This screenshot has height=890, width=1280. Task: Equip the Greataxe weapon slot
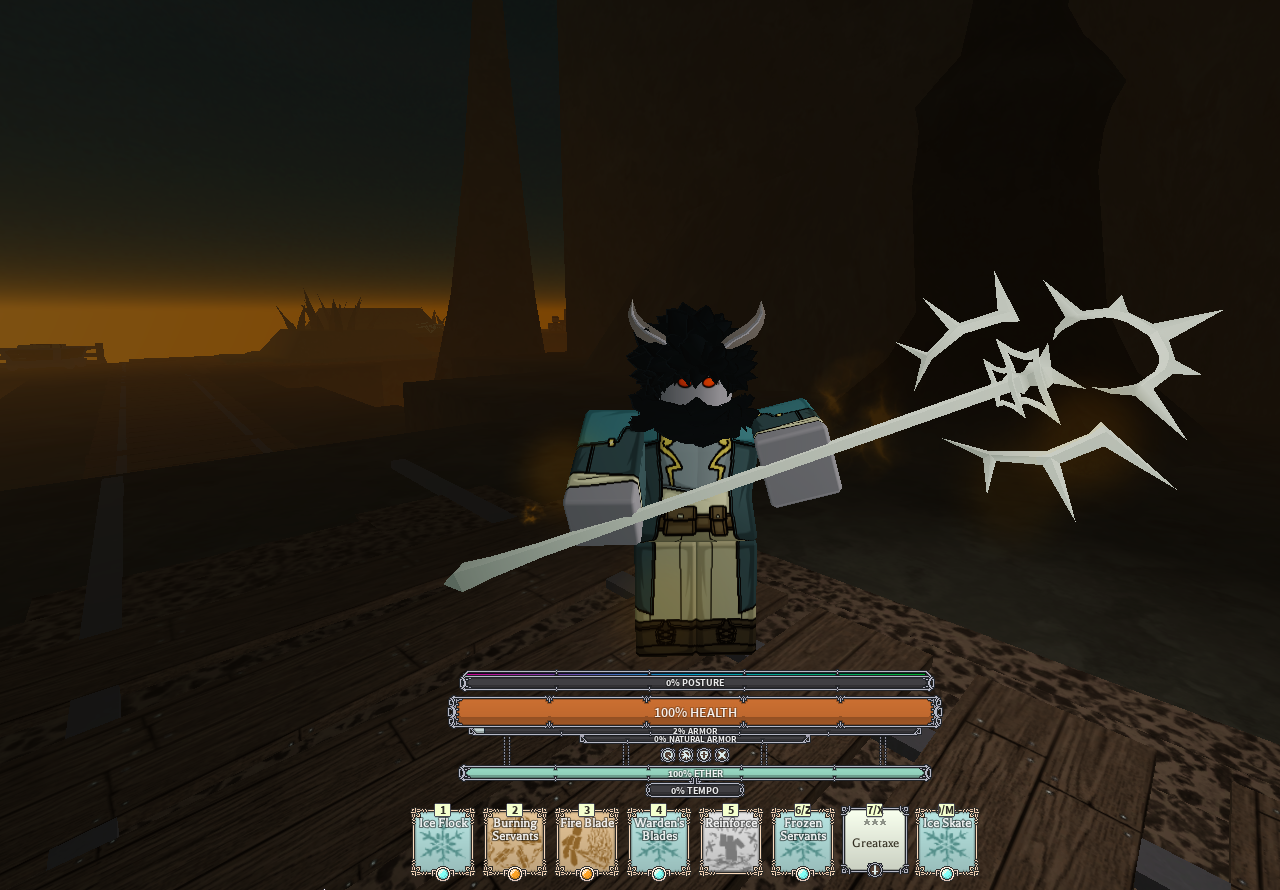(x=875, y=842)
